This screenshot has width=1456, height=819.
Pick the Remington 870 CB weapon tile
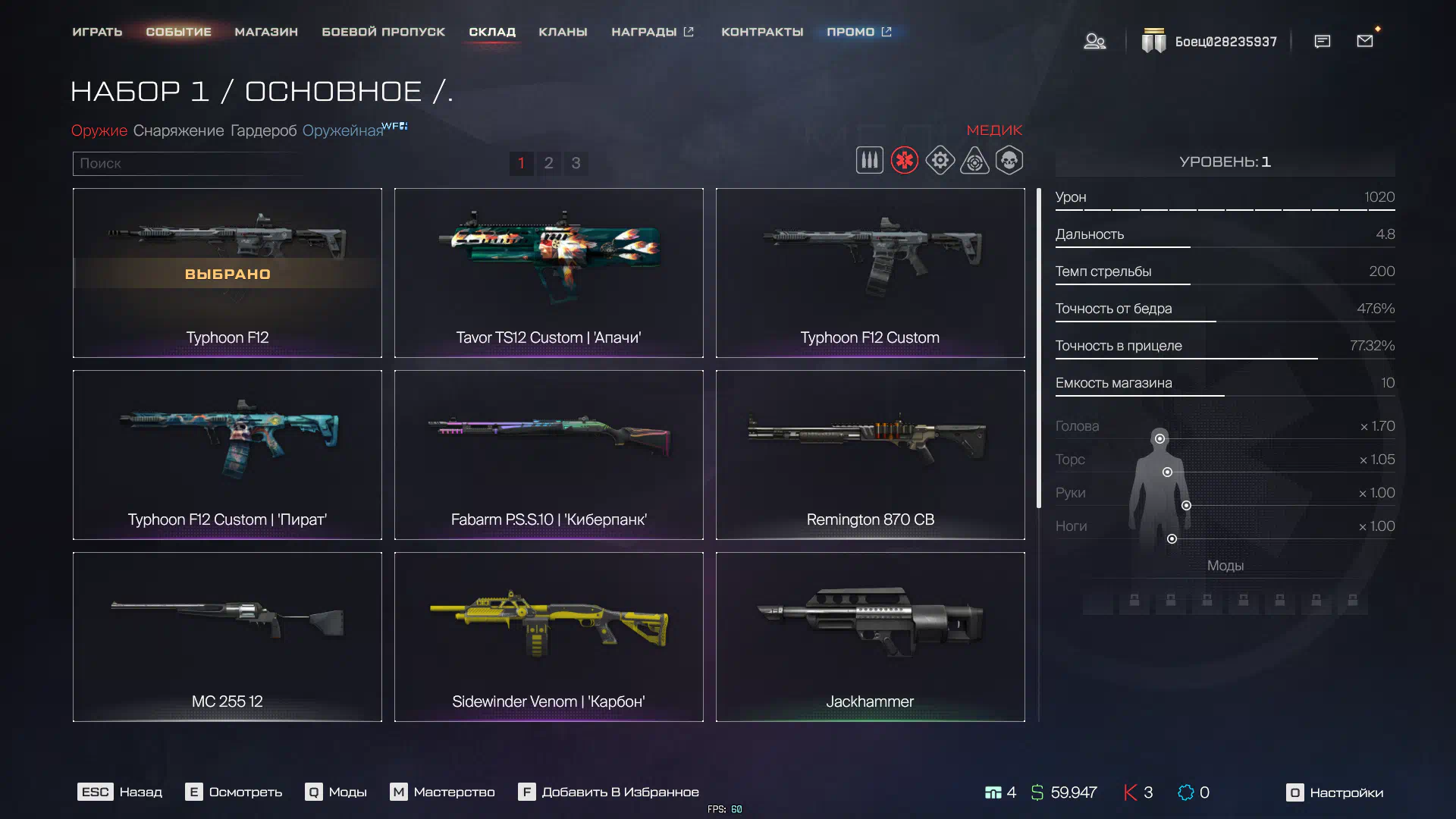pyautogui.click(x=870, y=455)
